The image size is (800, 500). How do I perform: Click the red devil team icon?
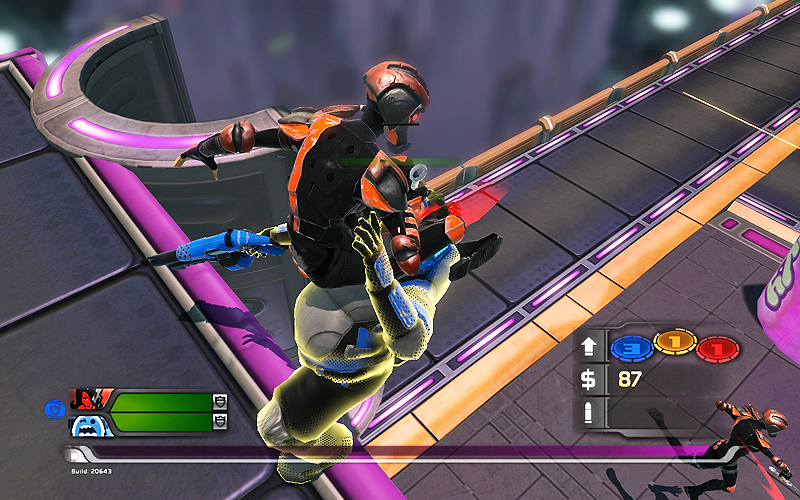[89, 401]
